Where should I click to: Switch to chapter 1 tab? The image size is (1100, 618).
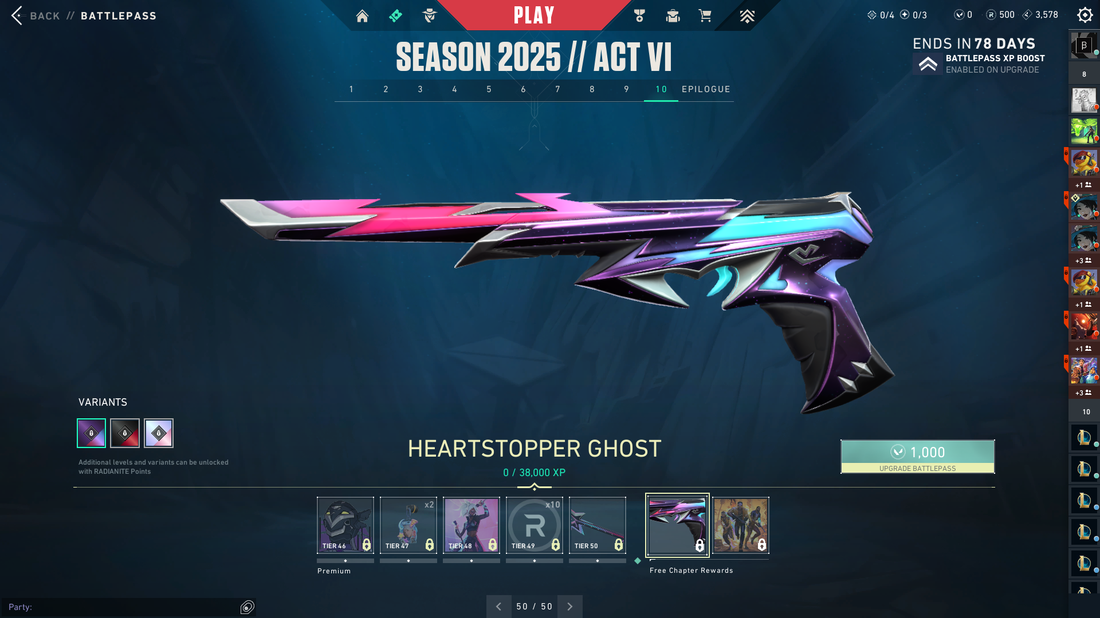tap(351, 89)
